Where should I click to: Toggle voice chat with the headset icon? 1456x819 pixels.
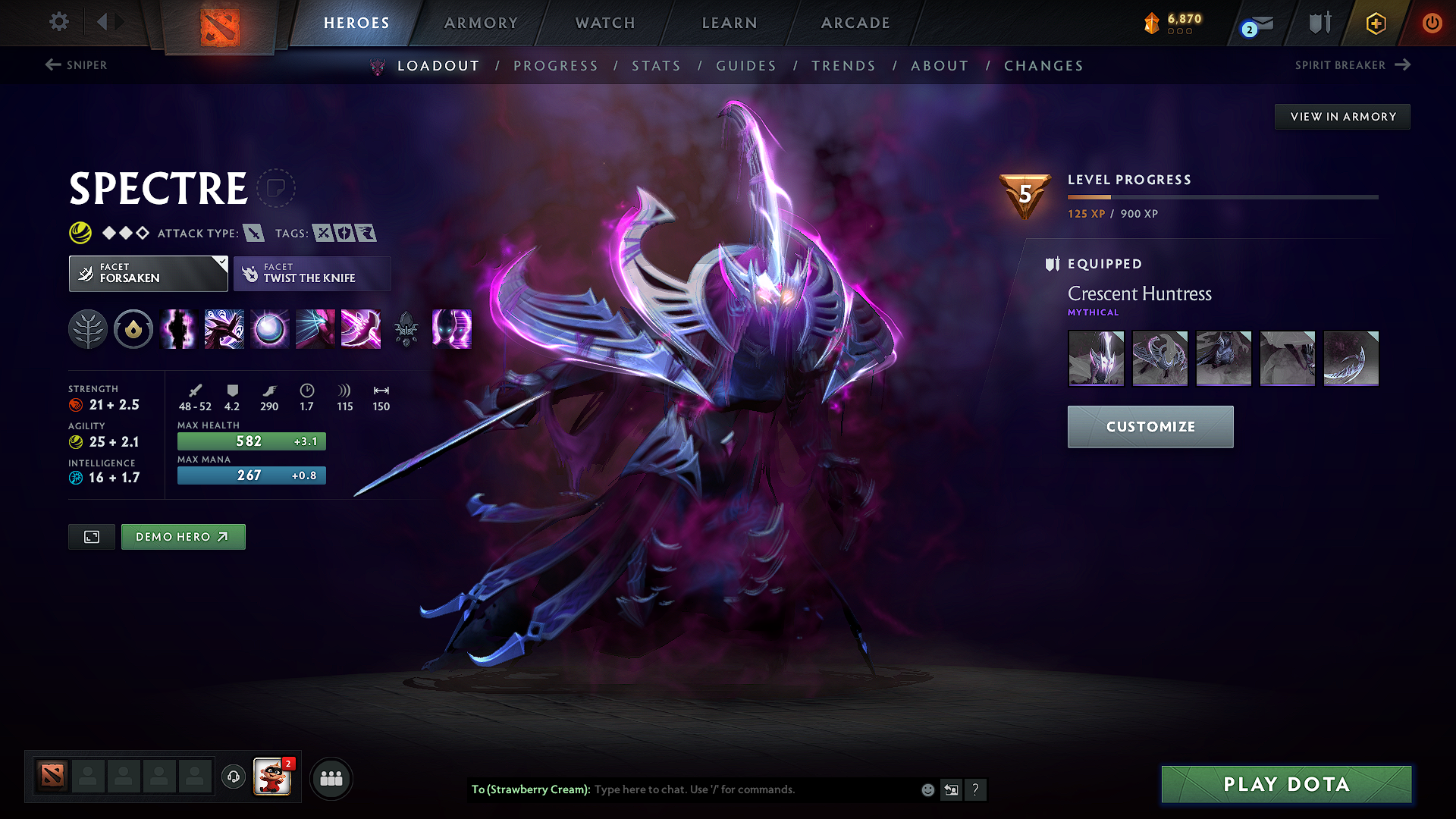pyautogui.click(x=233, y=777)
